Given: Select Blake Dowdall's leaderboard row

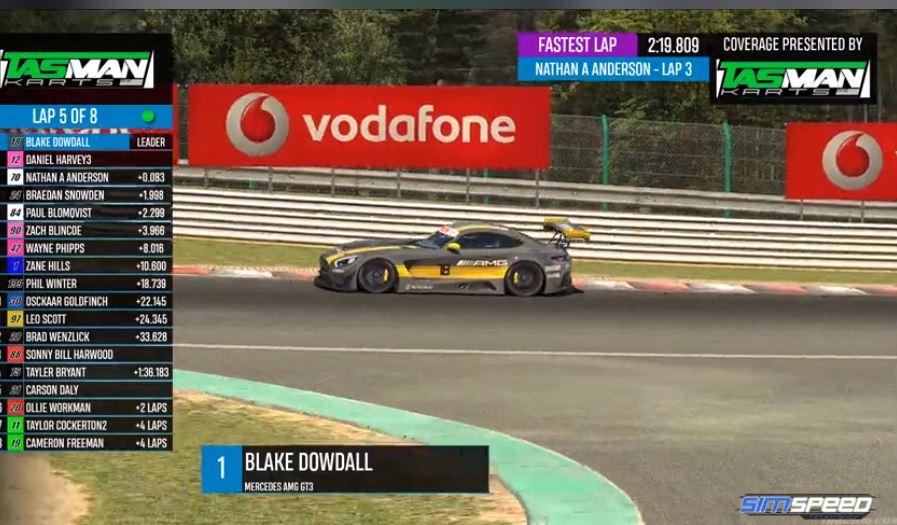Looking at the screenshot, I should 88,142.
